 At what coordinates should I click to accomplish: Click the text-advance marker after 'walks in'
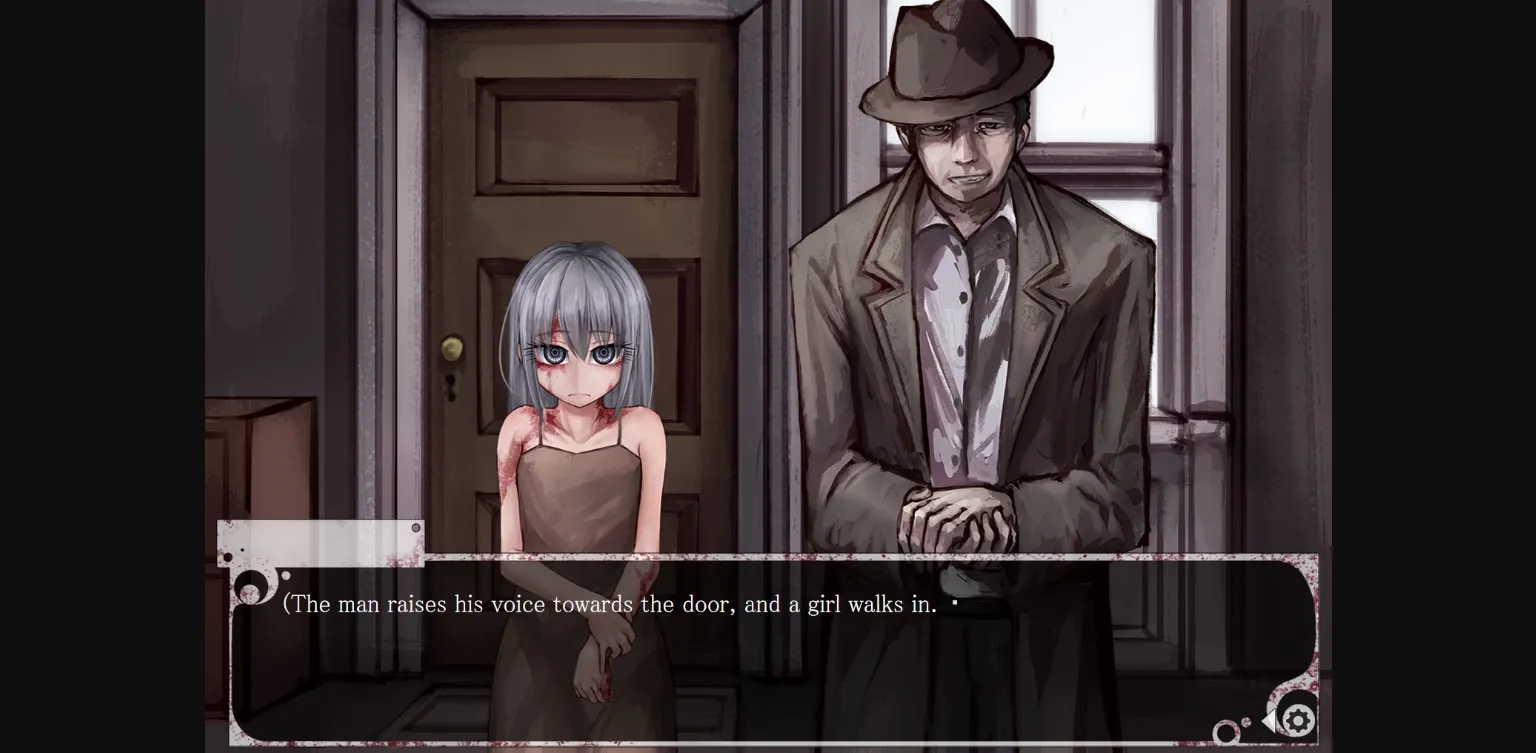955,601
